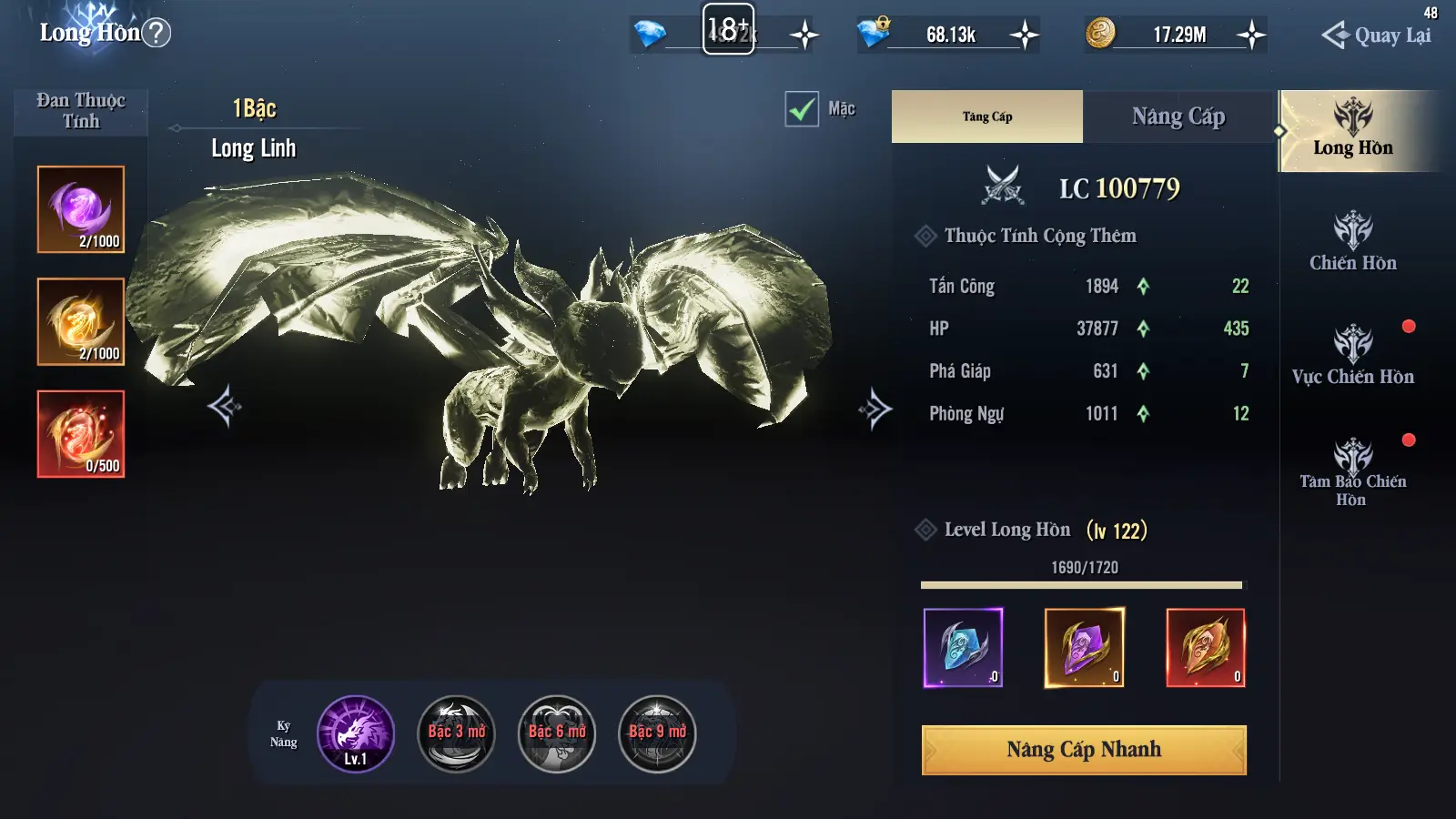This screenshot has width=1456, height=819.
Task: Toggle the Mặc checkbox
Action: point(802,110)
